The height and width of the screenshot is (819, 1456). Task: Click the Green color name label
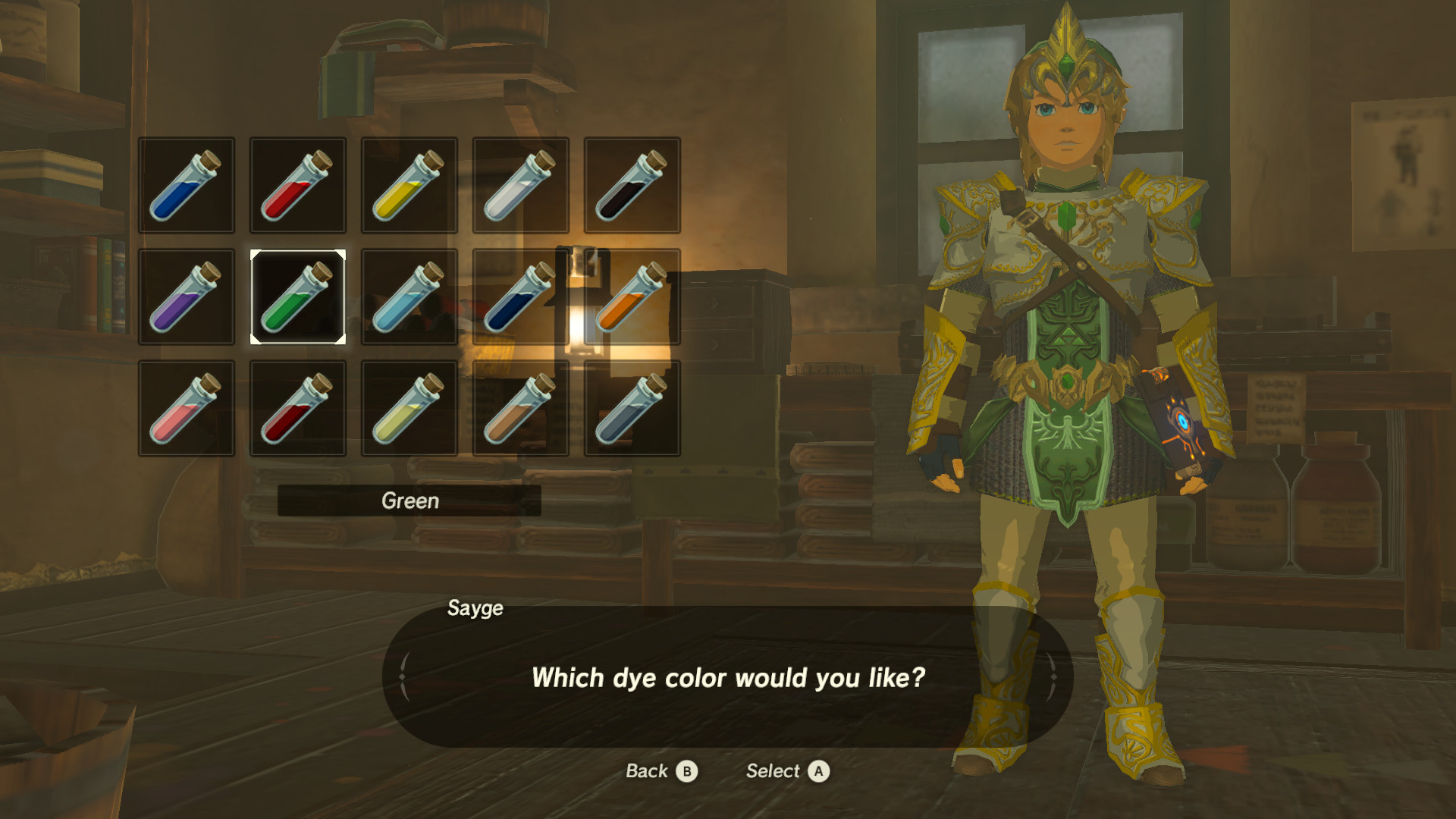(409, 500)
